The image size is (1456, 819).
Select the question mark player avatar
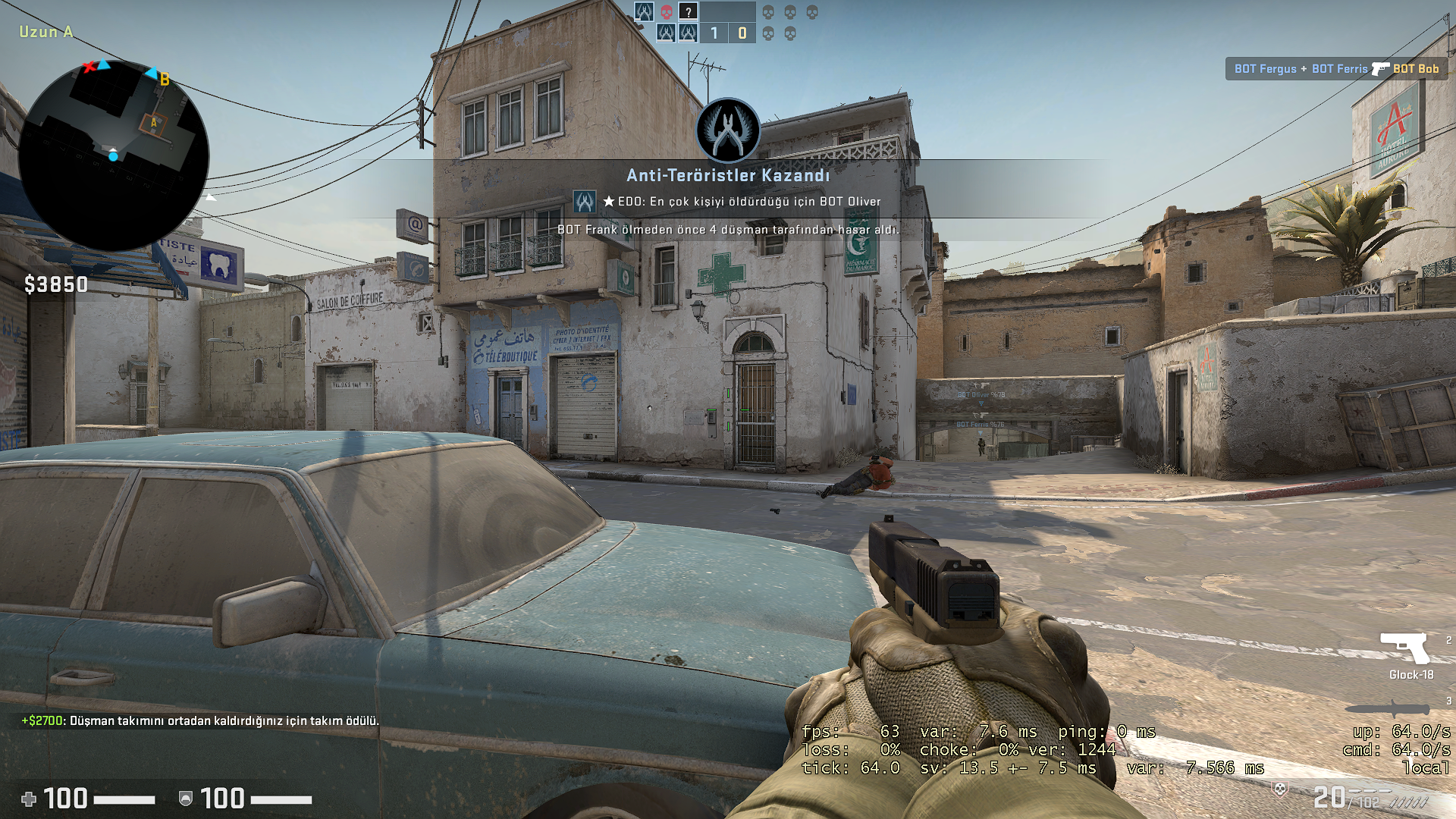pos(688,12)
